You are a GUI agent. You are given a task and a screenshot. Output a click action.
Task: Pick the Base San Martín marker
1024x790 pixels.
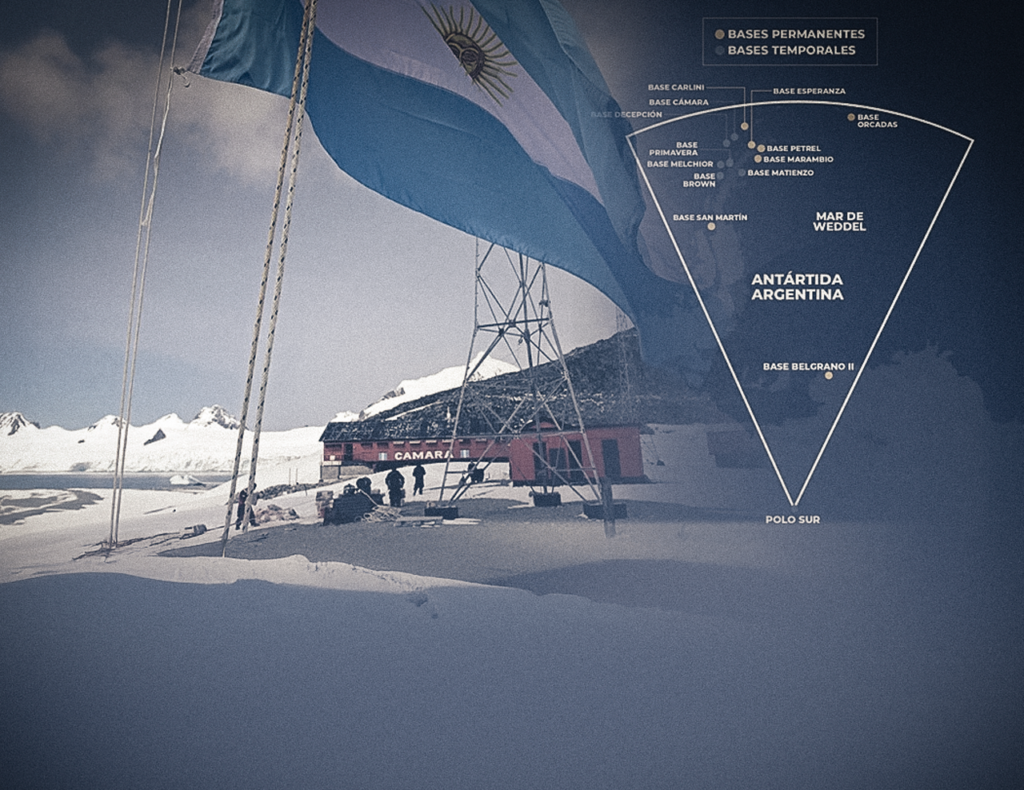(711, 226)
